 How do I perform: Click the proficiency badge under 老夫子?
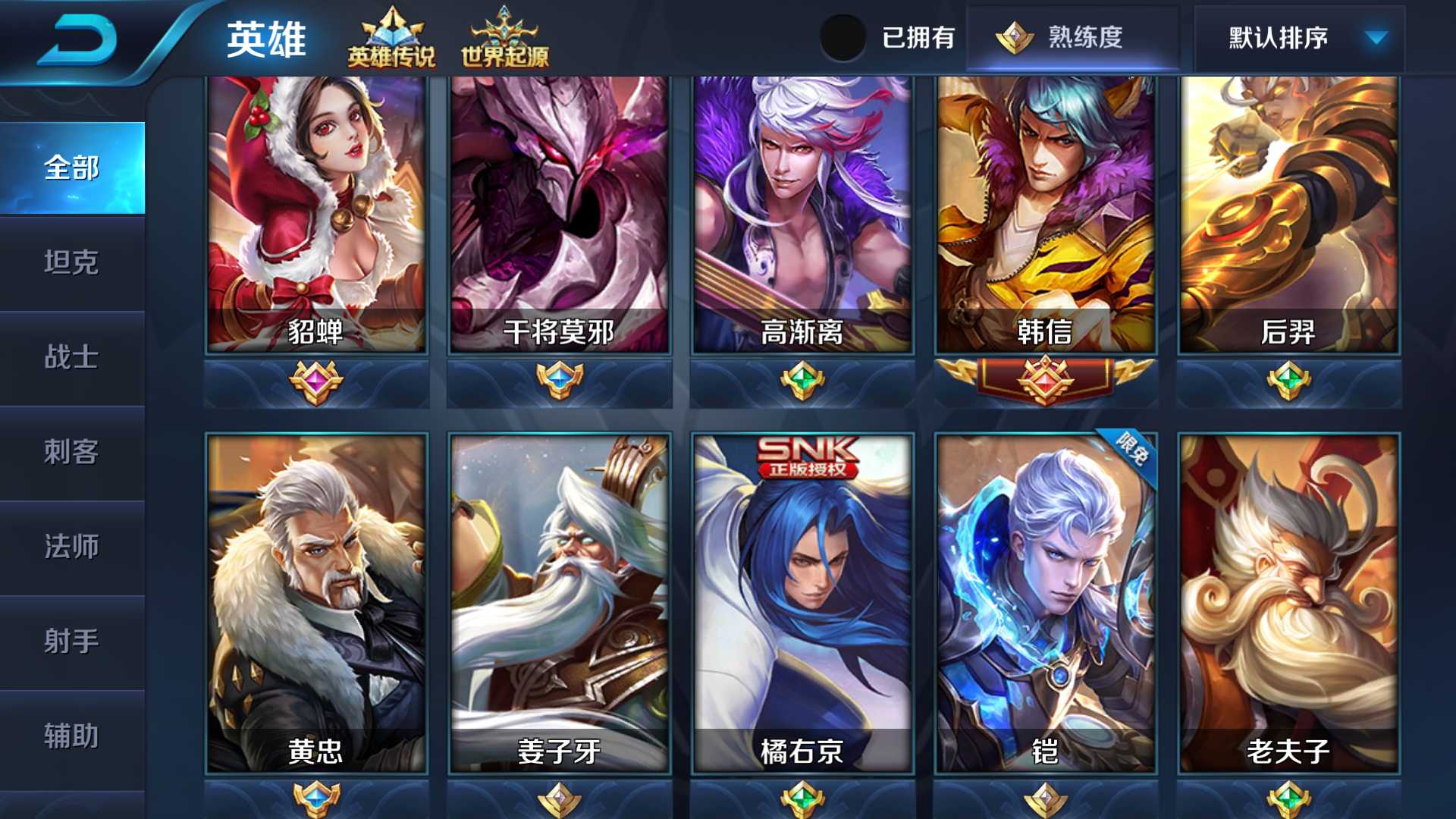click(1290, 799)
